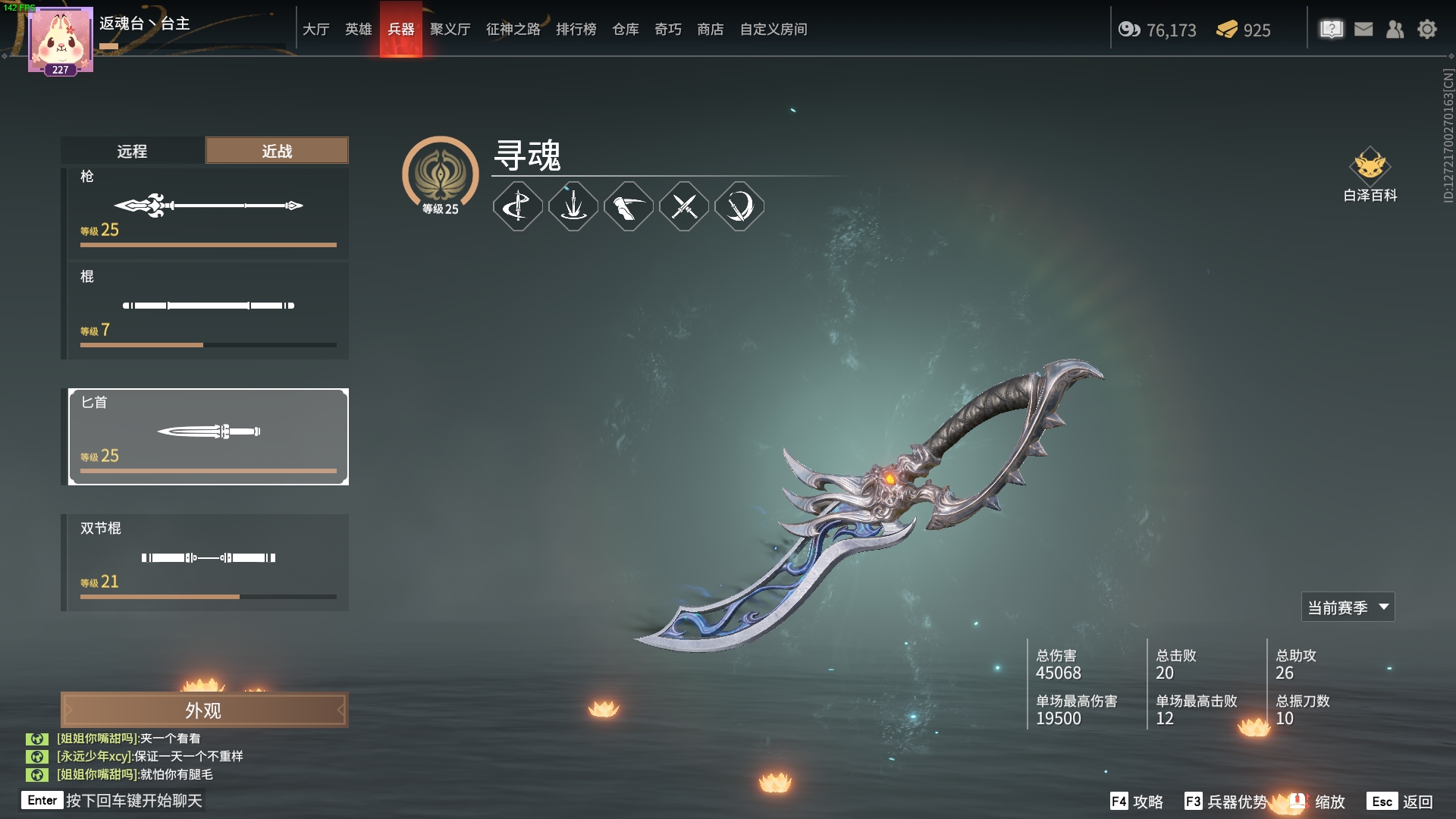Click the help icon near the top right
1456x819 pixels.
1332,29
